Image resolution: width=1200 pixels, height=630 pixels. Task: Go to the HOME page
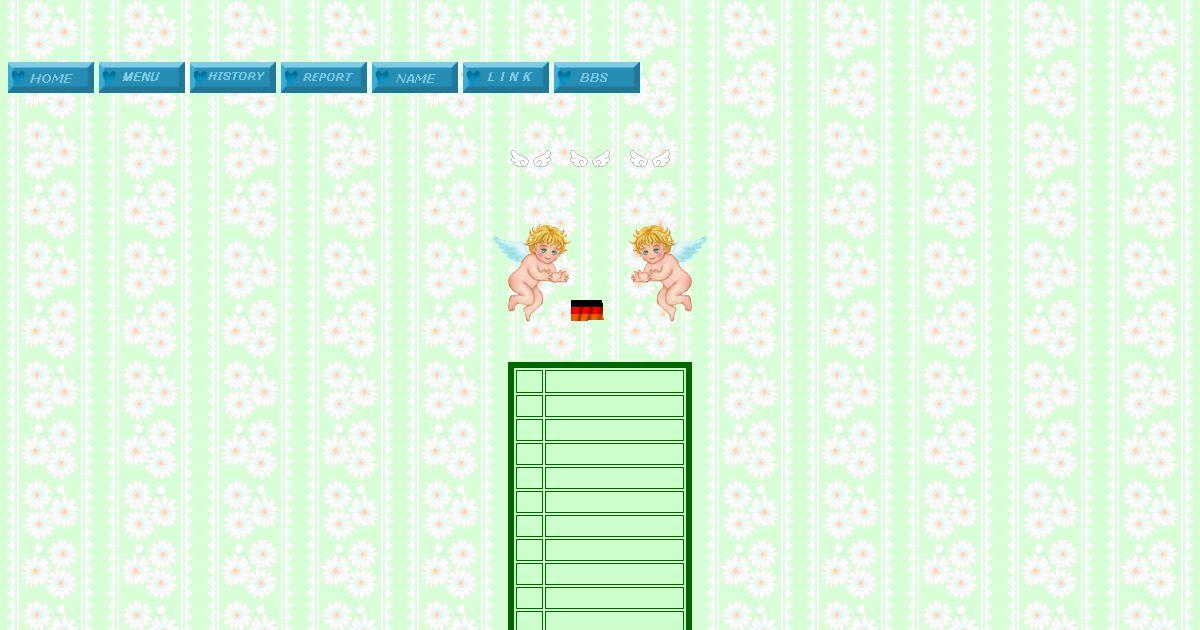(50, 78)
